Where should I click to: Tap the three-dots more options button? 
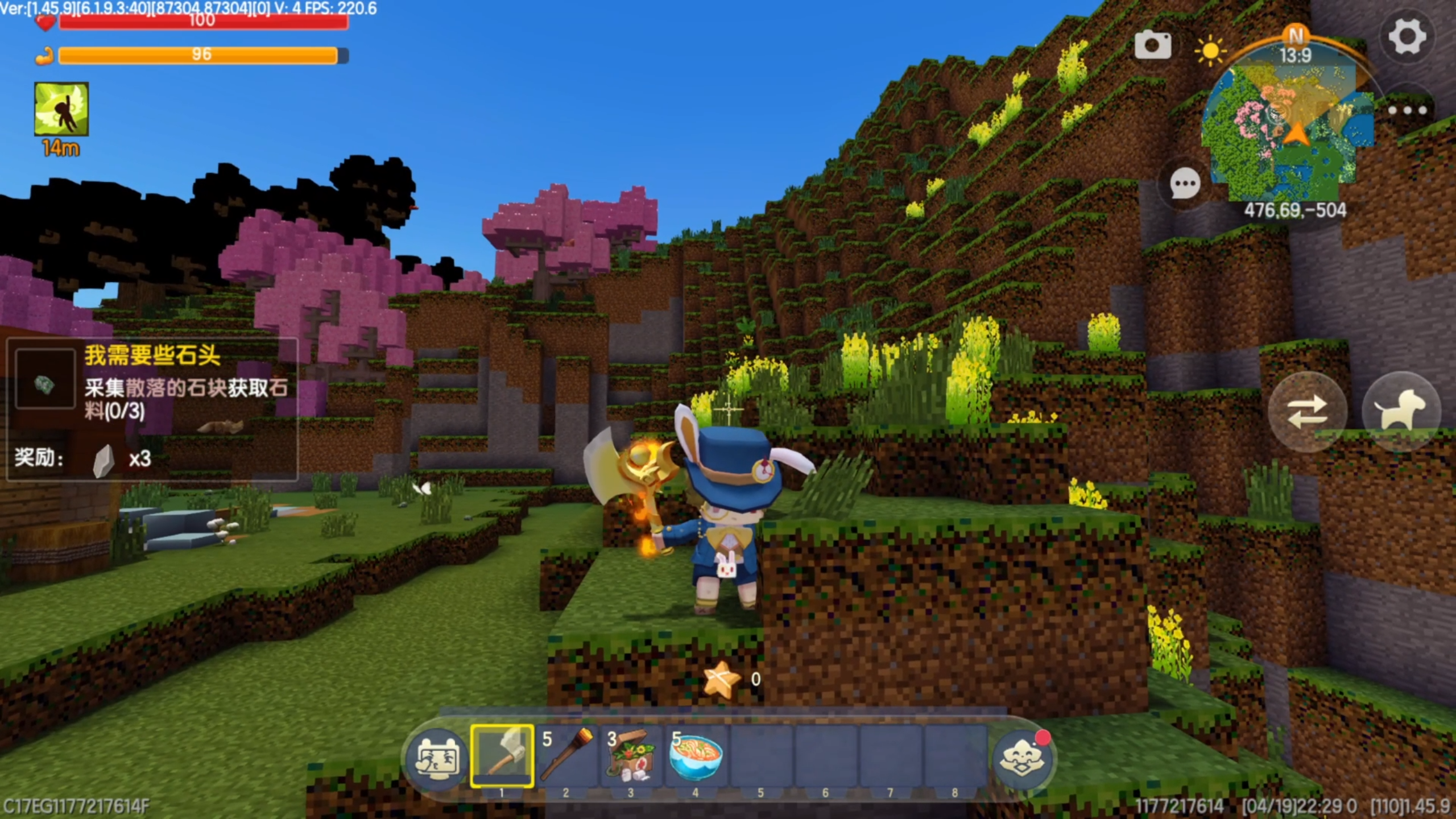click(x=1407, y=110)
